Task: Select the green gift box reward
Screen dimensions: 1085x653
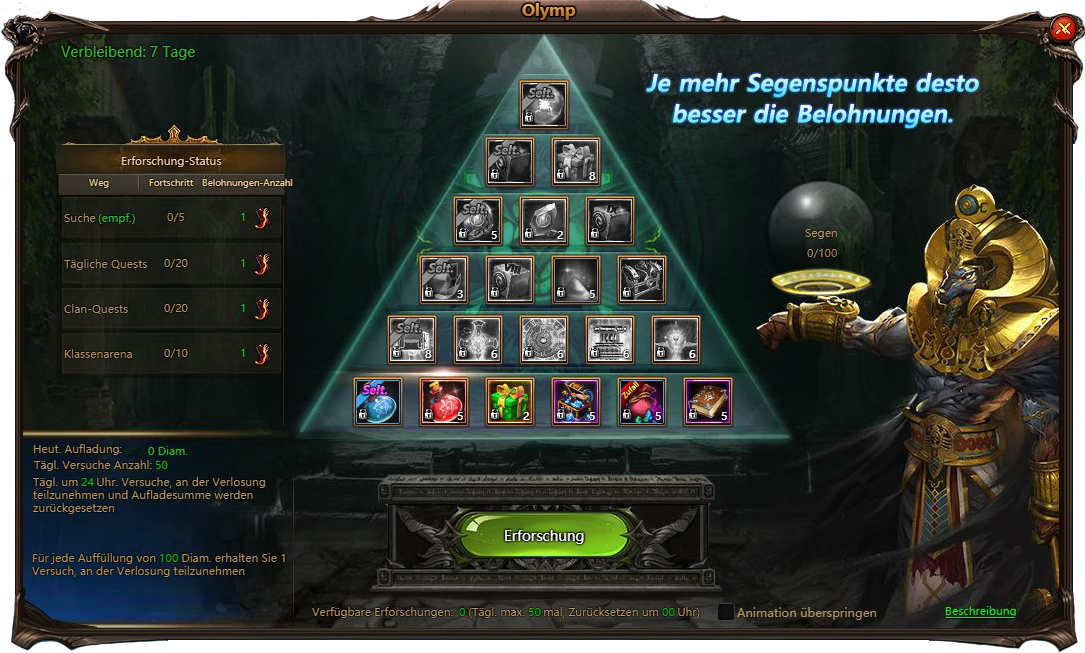Action: click(510, 401)
